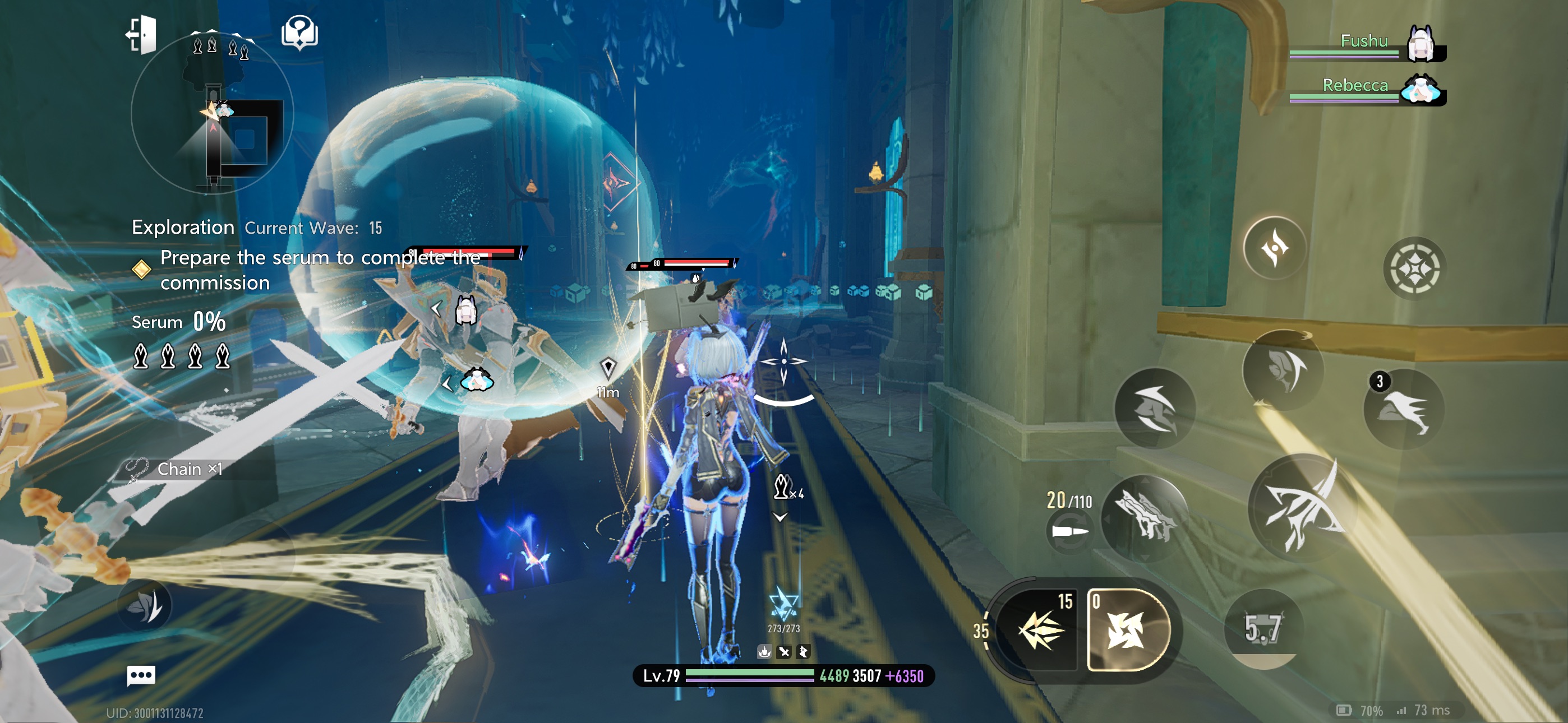1568x723 pixels.
Task: Open the circular minimap
Action: point(213,113)
